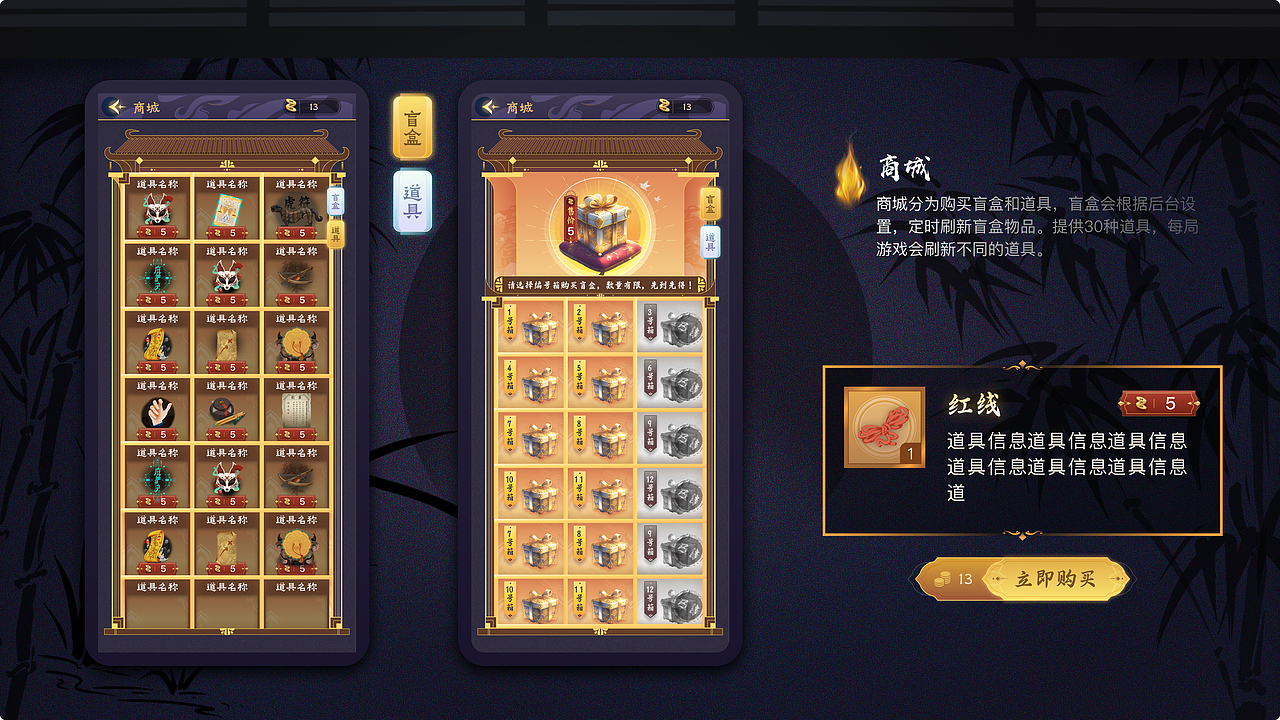Viewport: 1280px width, 720px height.
Task: Open the 道具 side tab on the right screen
Action: [710, 243]
